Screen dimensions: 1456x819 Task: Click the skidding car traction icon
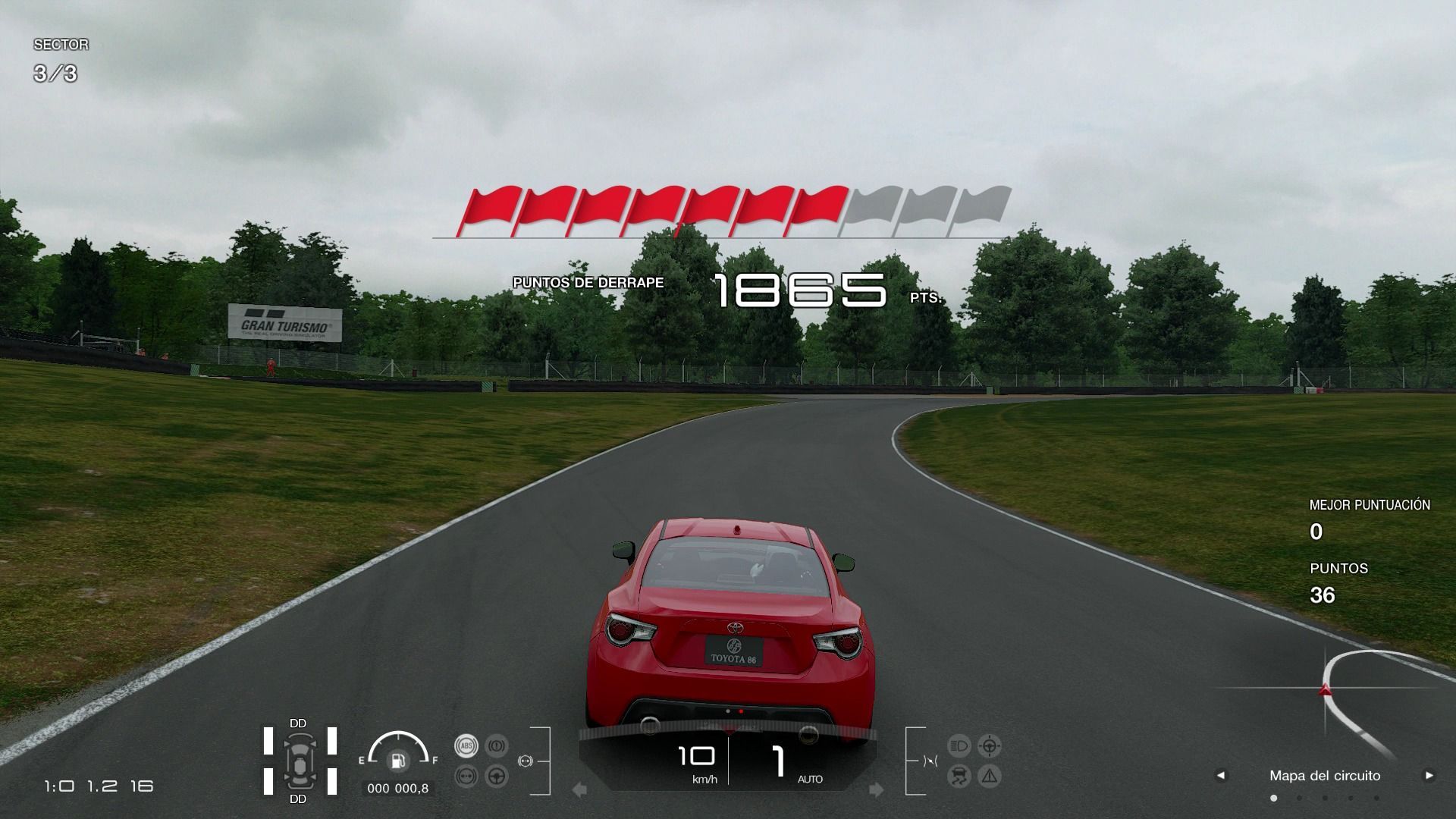[959, 776]
